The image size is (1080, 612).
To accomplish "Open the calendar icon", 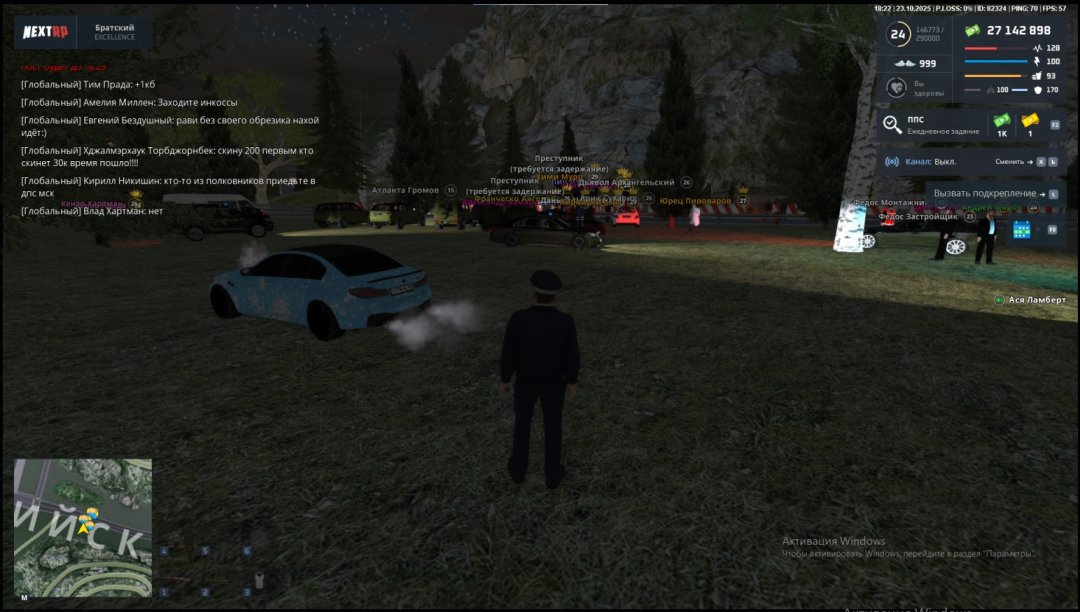I will tap(1021, 230).
